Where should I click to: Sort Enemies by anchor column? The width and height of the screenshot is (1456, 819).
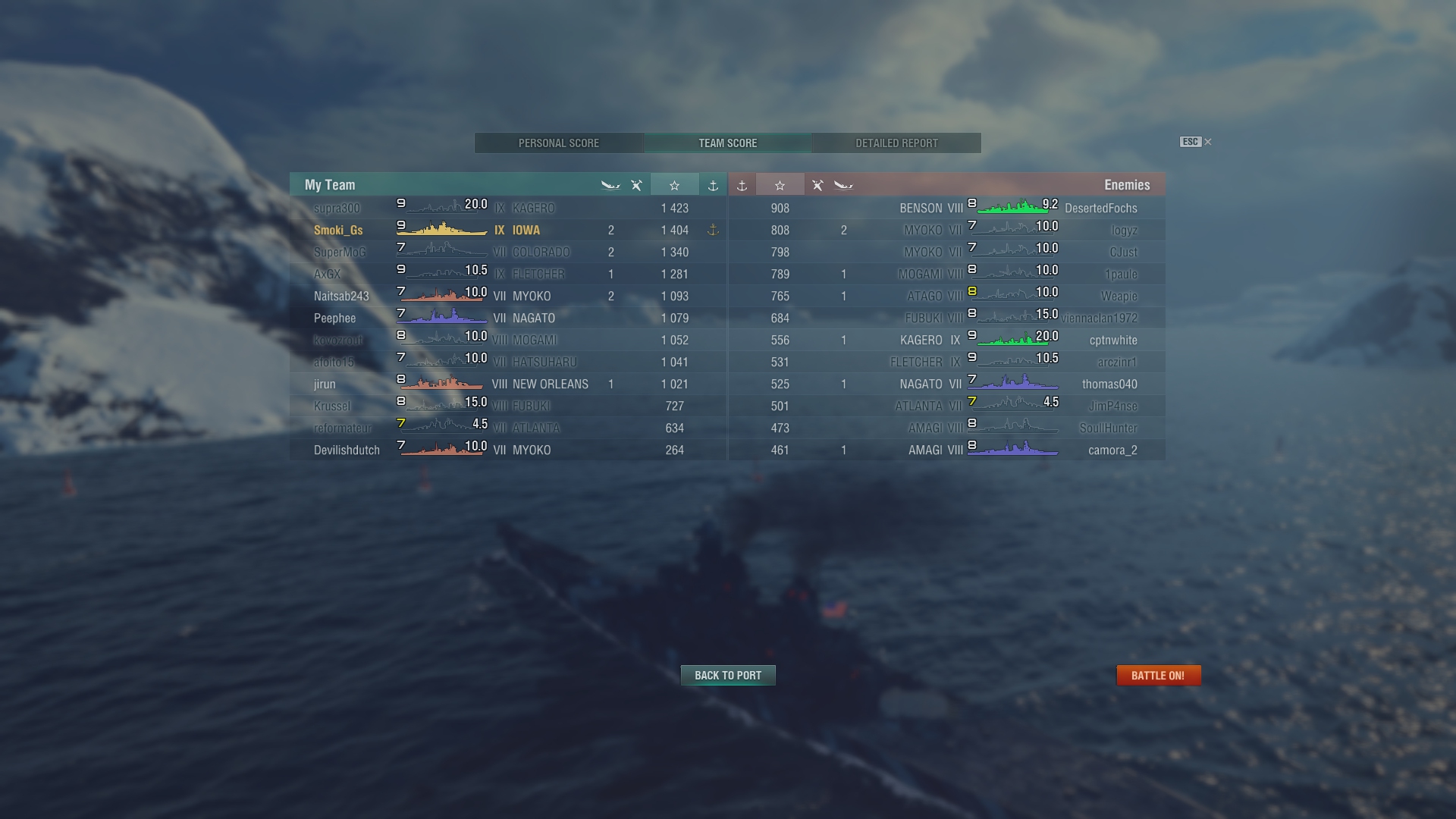point(742,185)
